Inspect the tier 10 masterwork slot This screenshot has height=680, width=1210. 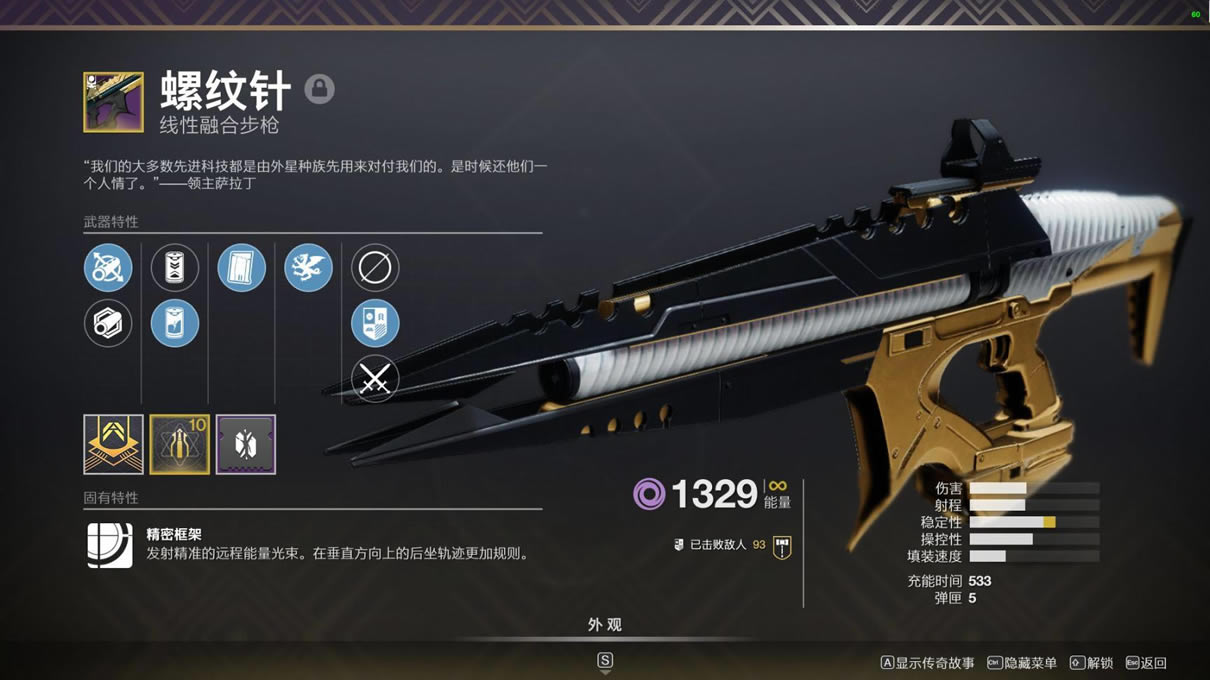point(180,444)
